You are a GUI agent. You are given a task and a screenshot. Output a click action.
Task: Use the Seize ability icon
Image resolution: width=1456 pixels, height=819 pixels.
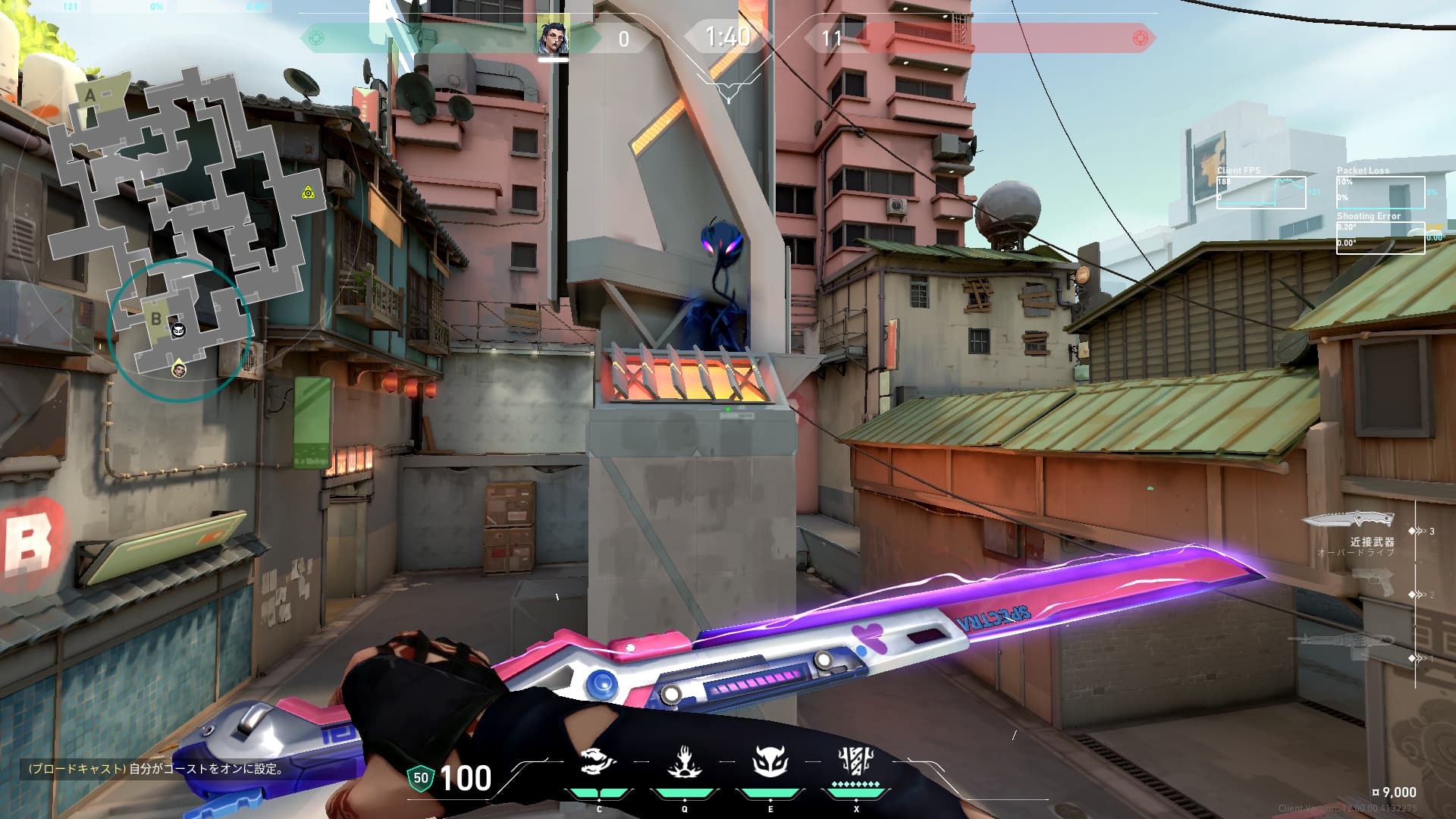[684, 762]
